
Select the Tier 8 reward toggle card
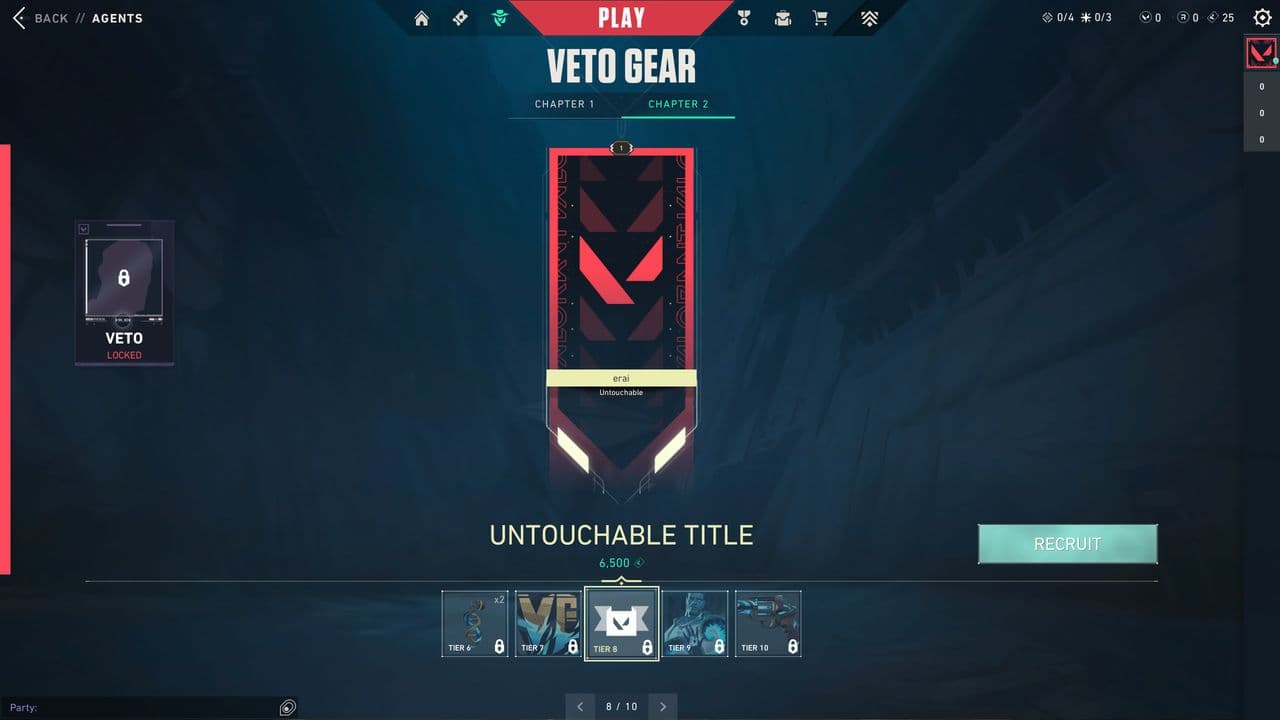point(621,622)
